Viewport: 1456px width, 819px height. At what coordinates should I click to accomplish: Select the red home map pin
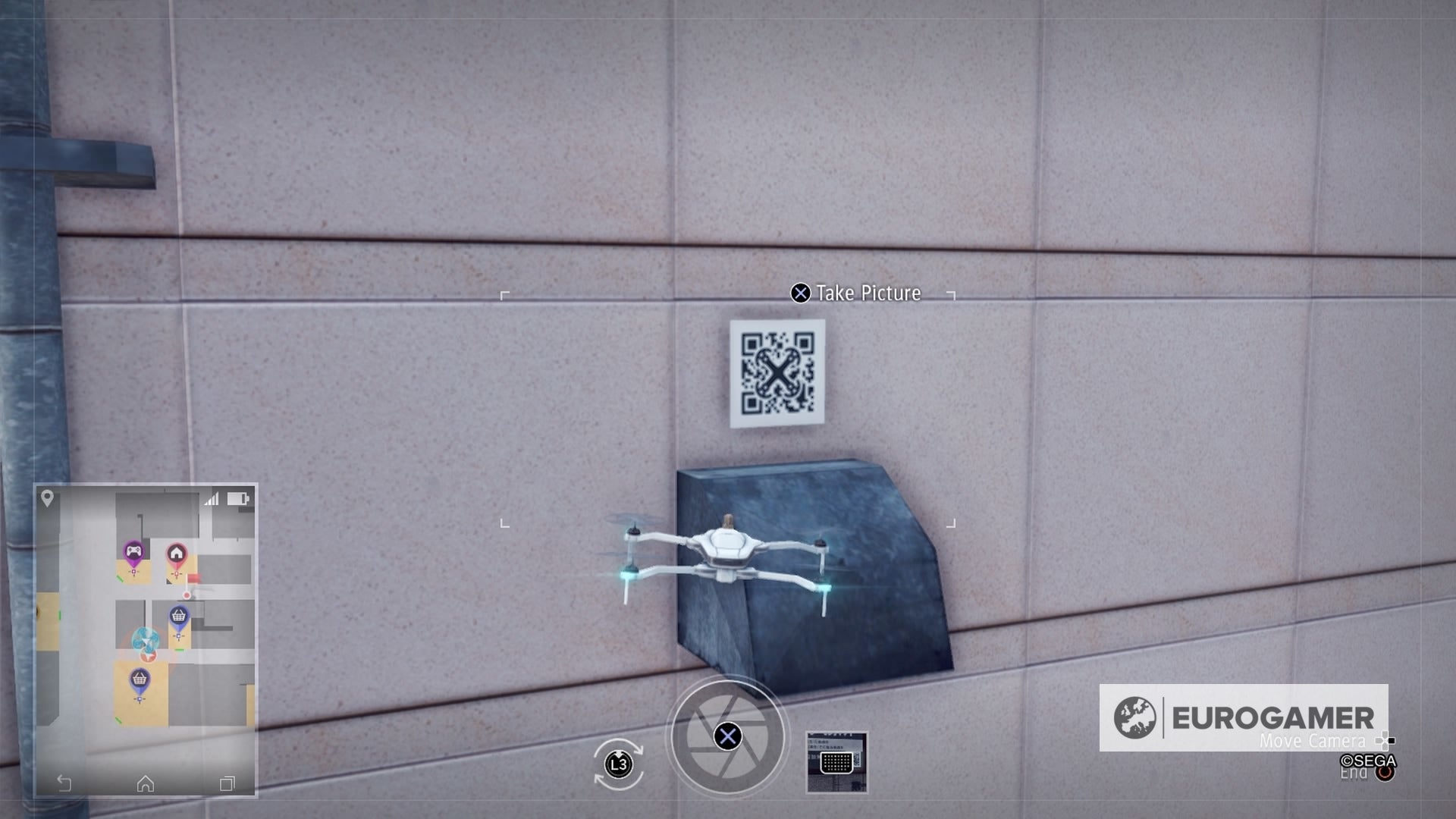[176, 552]
